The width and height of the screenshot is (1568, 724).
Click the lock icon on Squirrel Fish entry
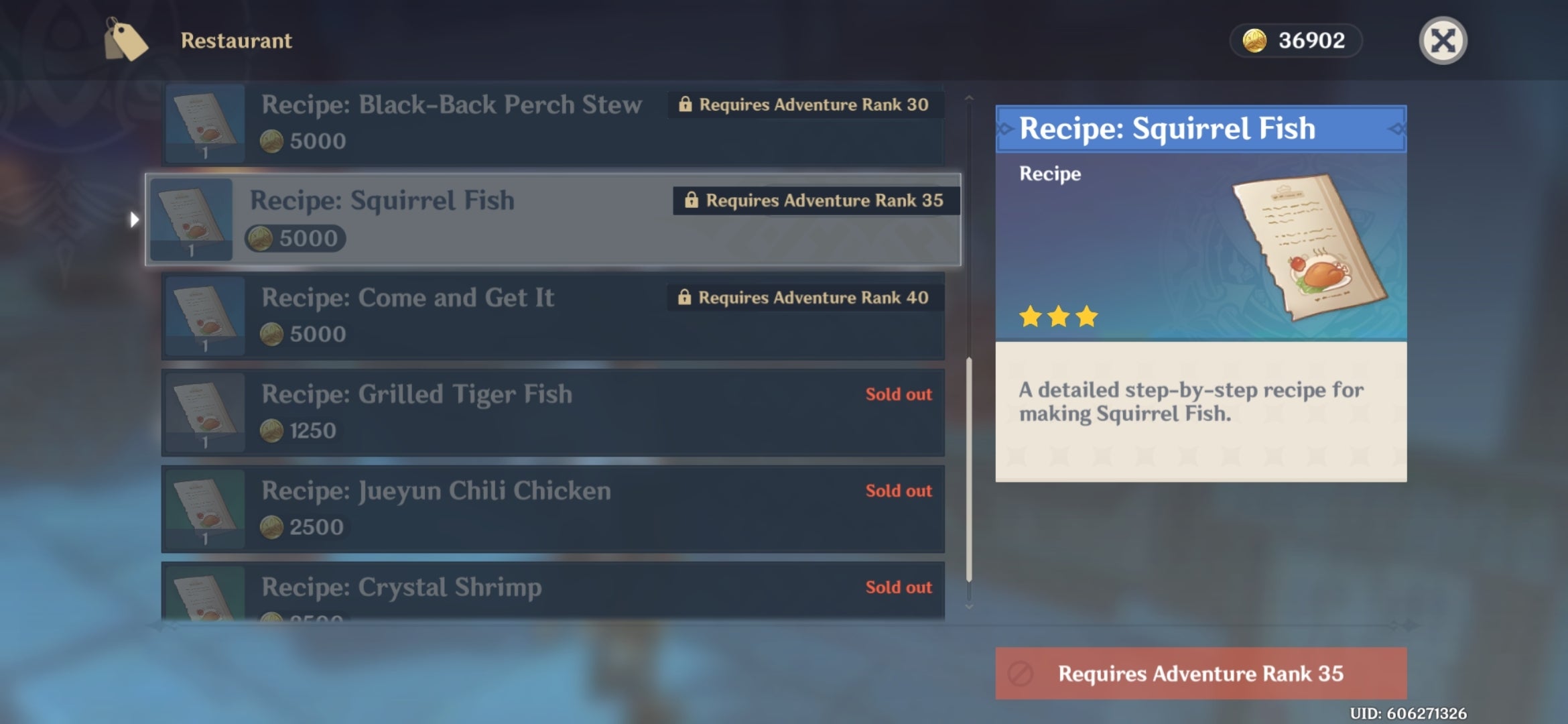[x=692, y=199]
